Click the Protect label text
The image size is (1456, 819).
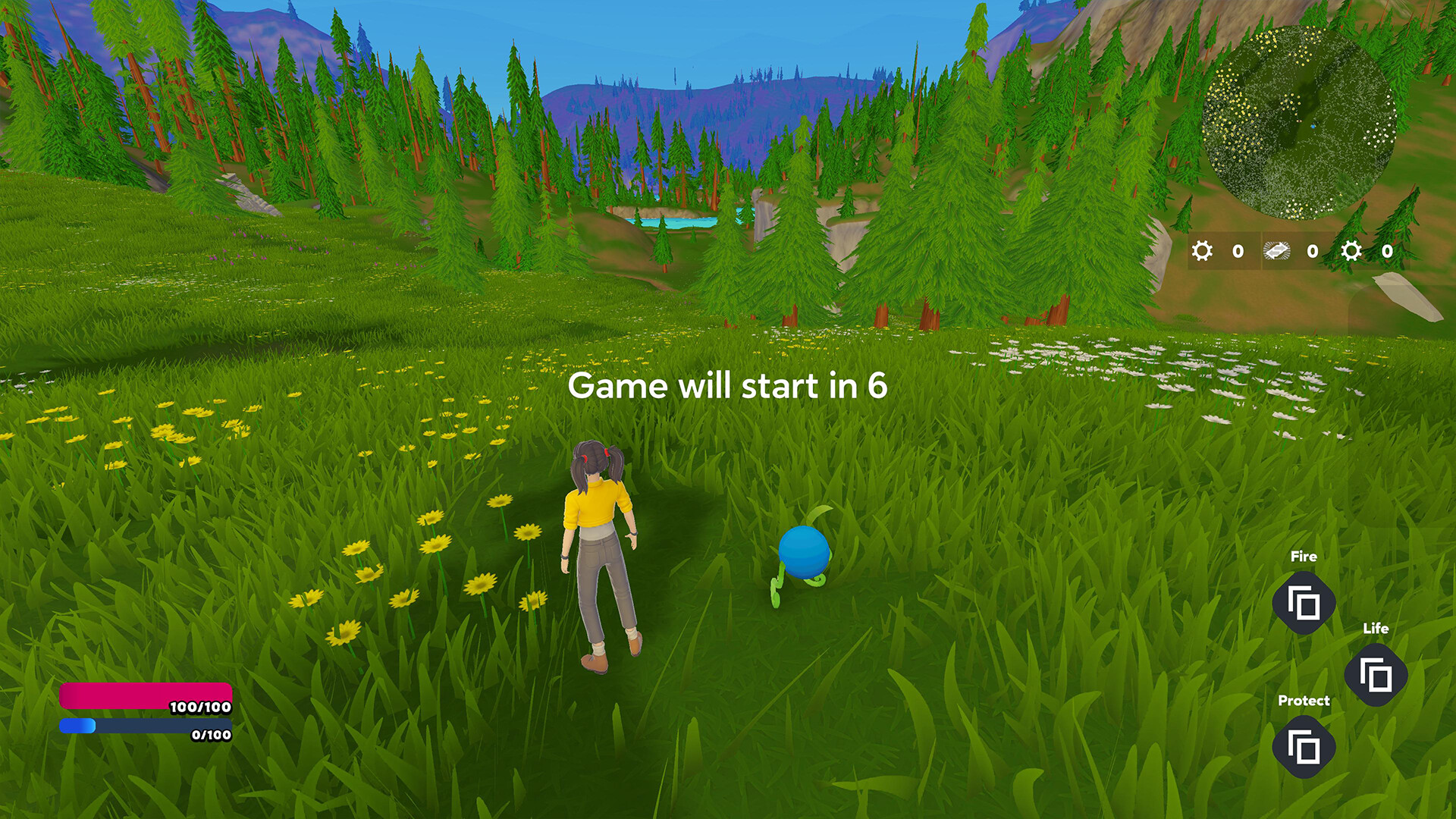pyautogui.click(x=1304, y=701)
